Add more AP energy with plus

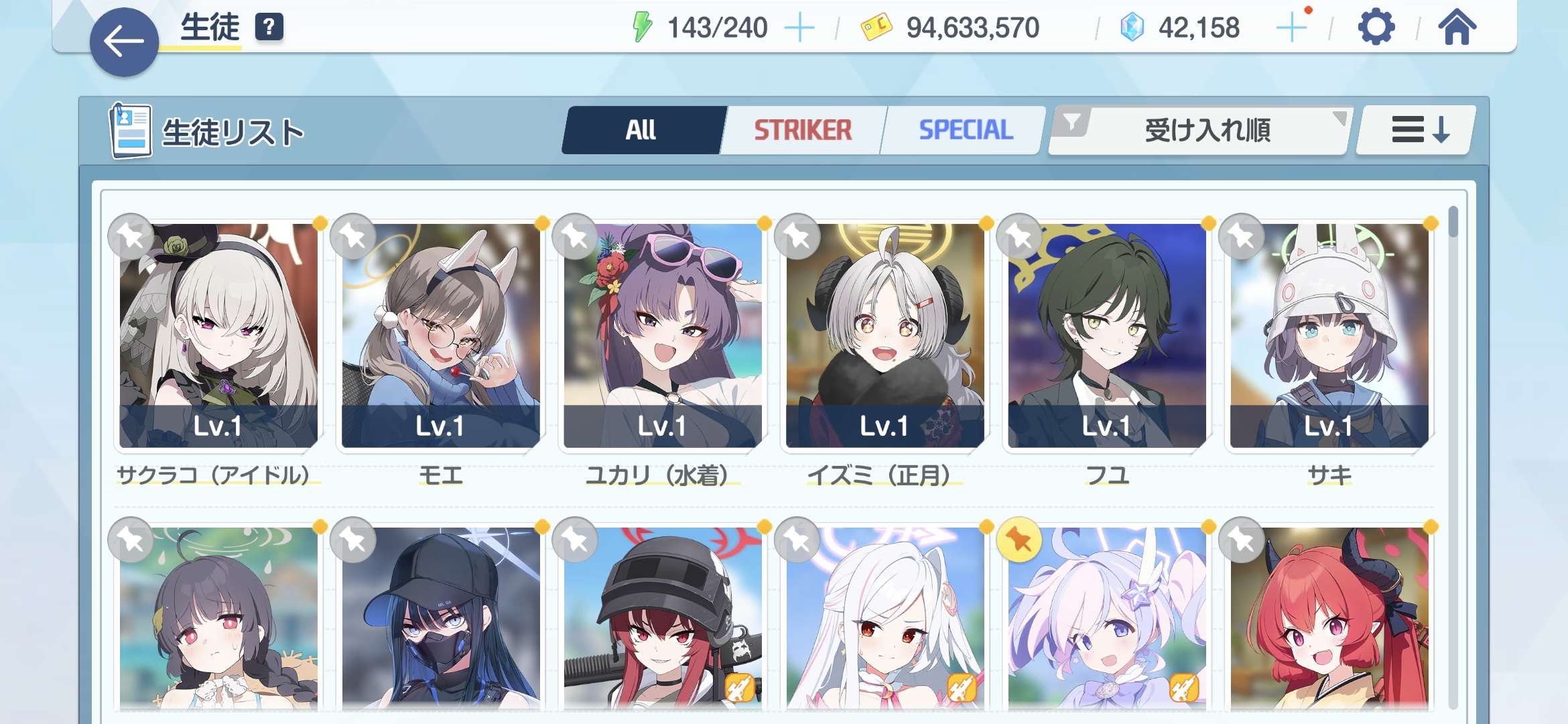coord(799,28)
